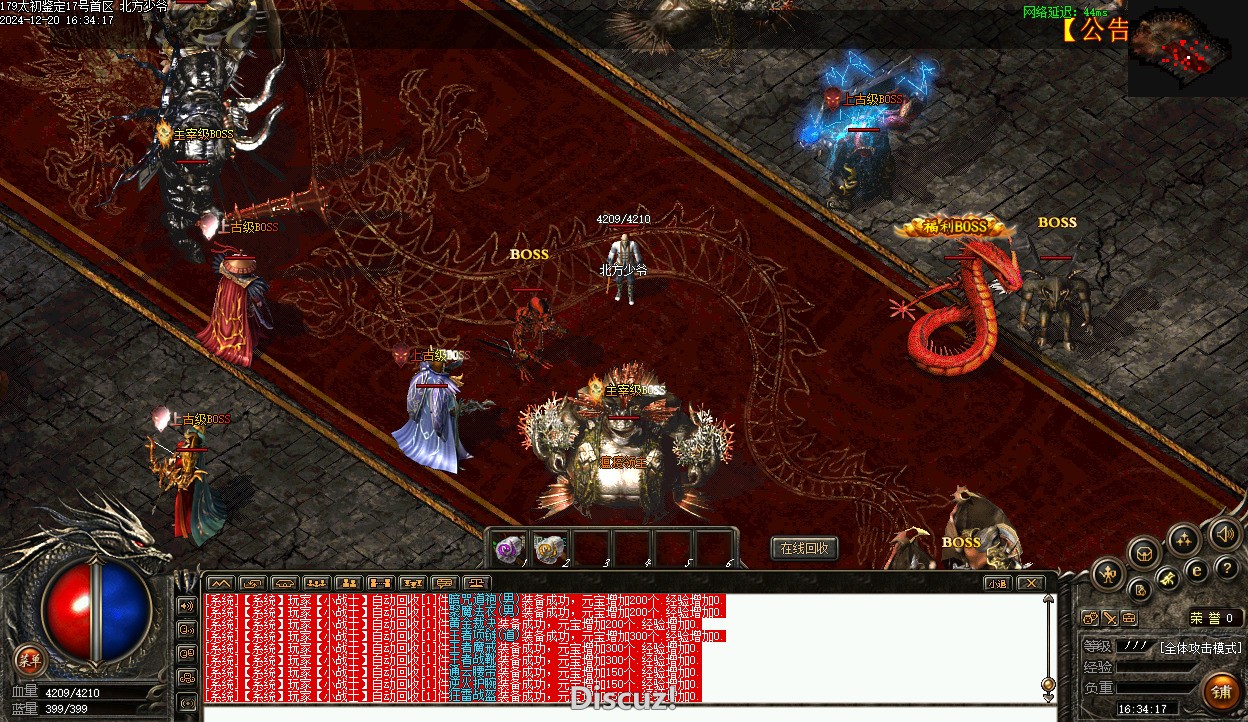Click the small crossed sword icon above level
Image resolution: width=1248 pixels, height=722 pixels.
[x=1110, y=619]
